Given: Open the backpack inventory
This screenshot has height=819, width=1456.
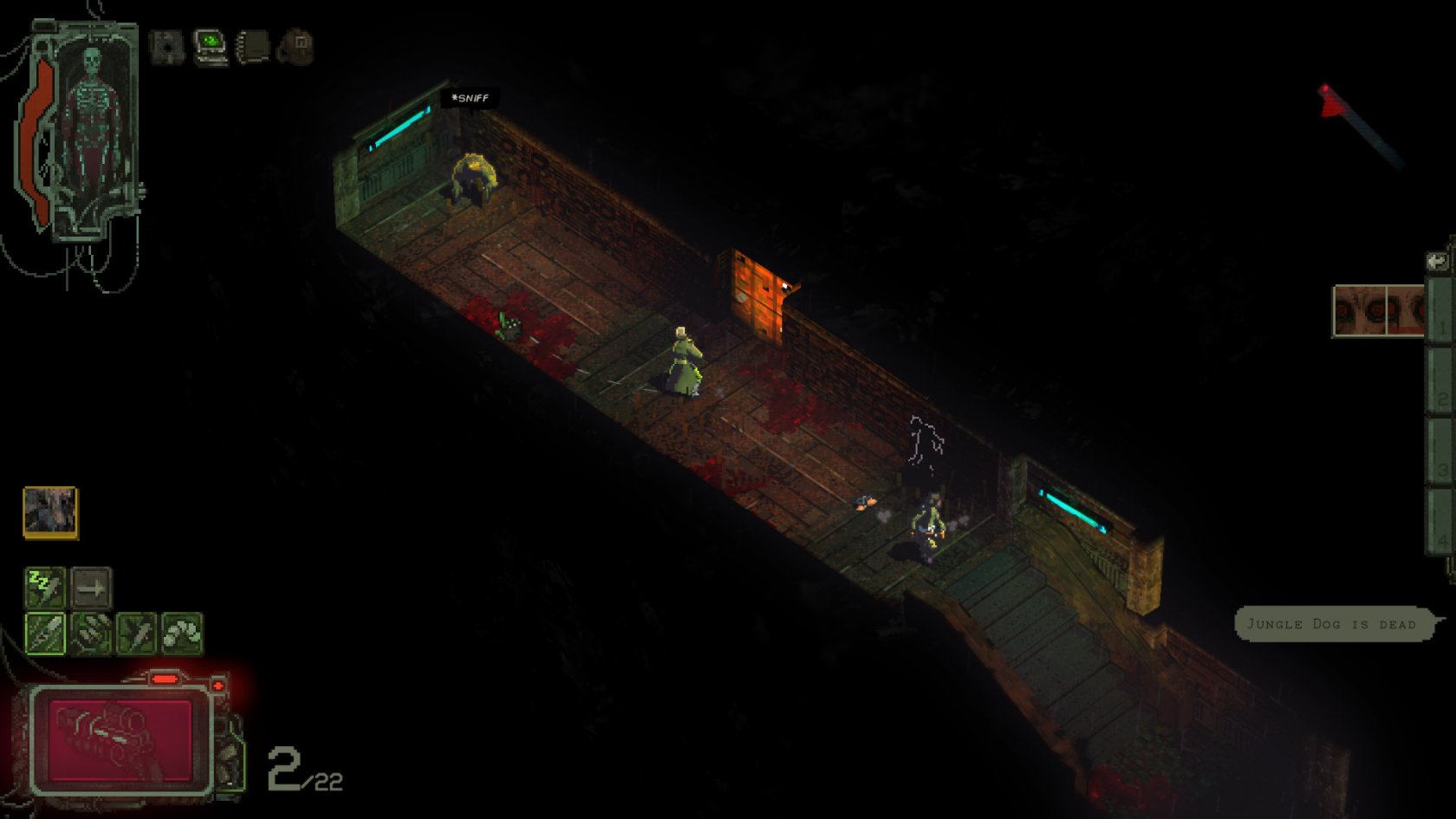Looking at the screenshot, I should point(296,46).
